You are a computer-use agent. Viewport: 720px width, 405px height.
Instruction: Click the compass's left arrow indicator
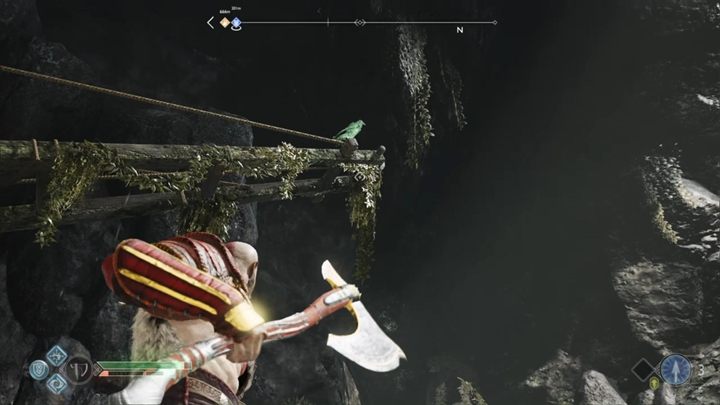(210, 22)
